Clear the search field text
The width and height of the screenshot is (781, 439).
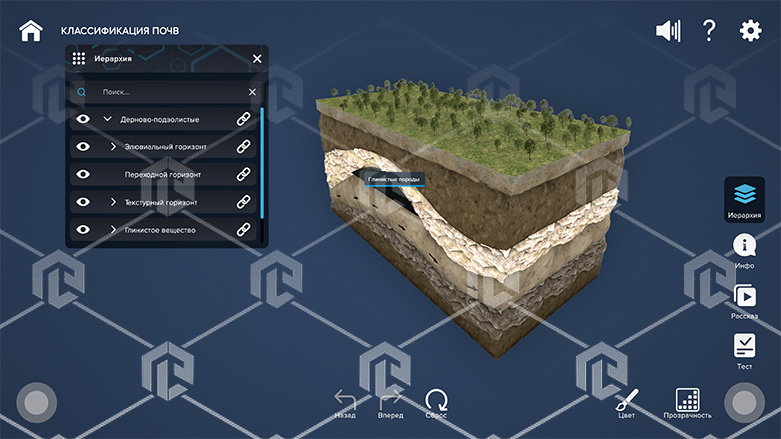(x=252, y=92)
